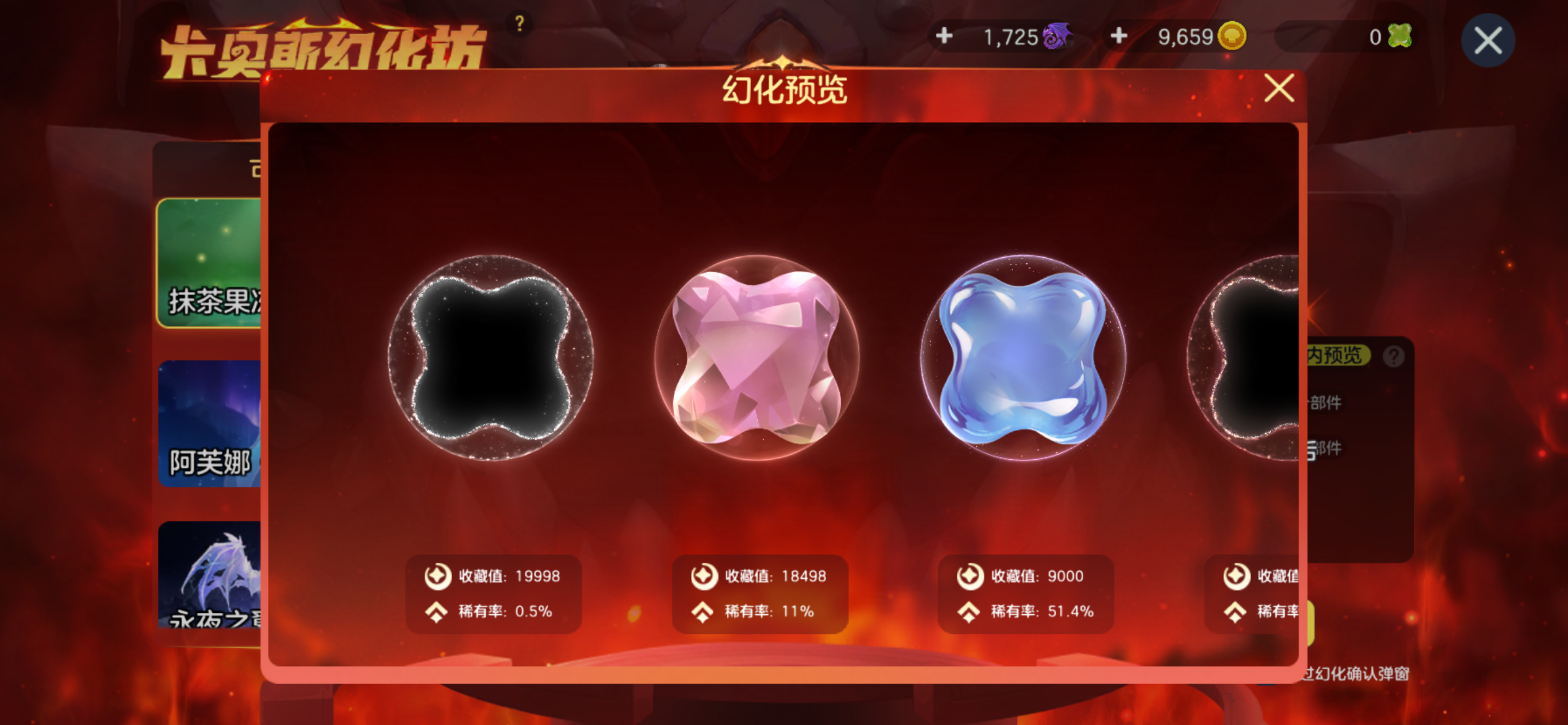
Task: Add more gold coins
Action: [x=1118, y=36]
